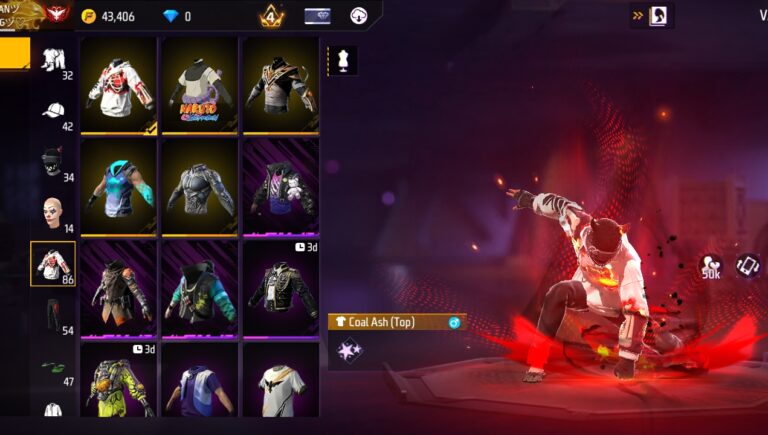Screen dimensions: 768x435
Task: Switch to the pants category
Action: [53, 315]
